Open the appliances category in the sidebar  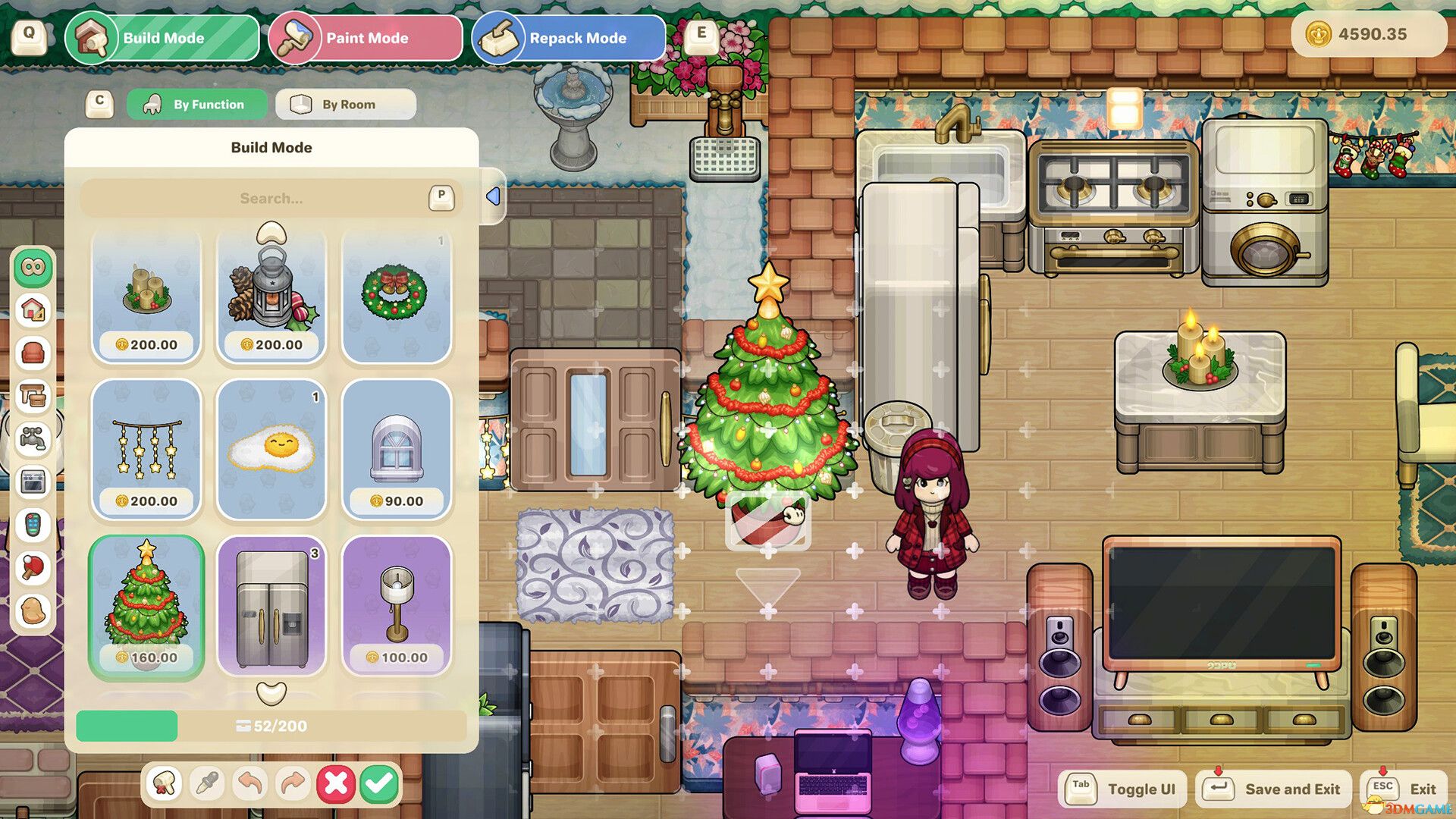pyautogui.click(x=30, y=480)
